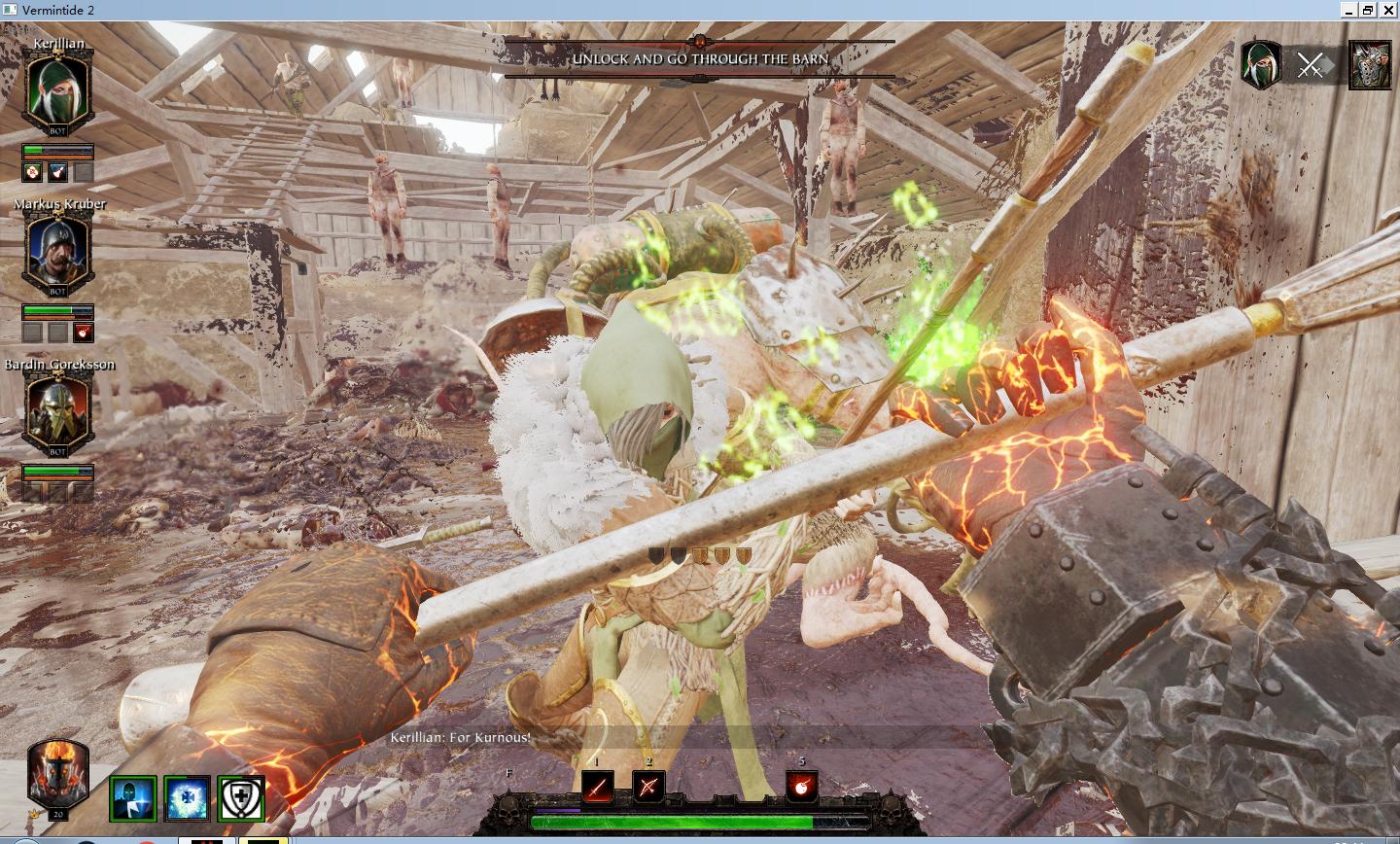The height and width of the screenshot is (844, 1400).
Task: Select the melee sword weapon slot
Action: (598, 786)
